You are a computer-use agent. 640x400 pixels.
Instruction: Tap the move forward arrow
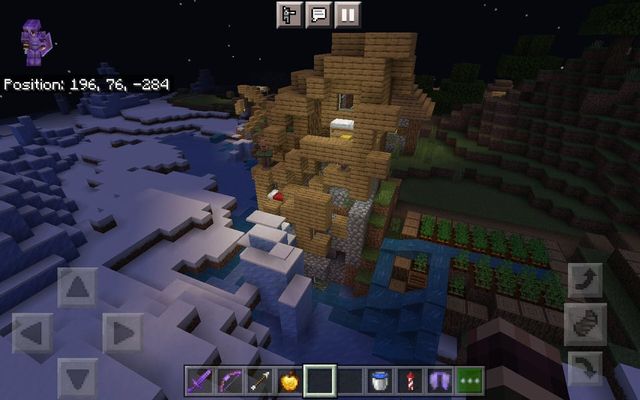pyautogui.click(x=78, y=288)
